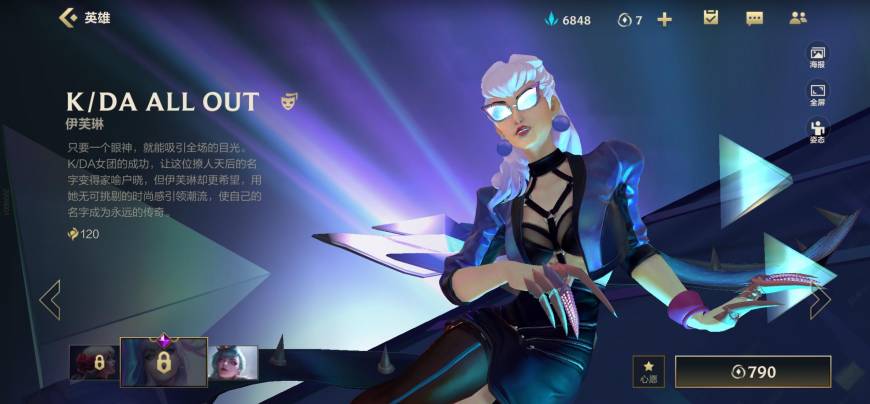
Task: Select the highlighted K/DA ALL OUT skin thumbnail
Action: click(x=164, y=361)
